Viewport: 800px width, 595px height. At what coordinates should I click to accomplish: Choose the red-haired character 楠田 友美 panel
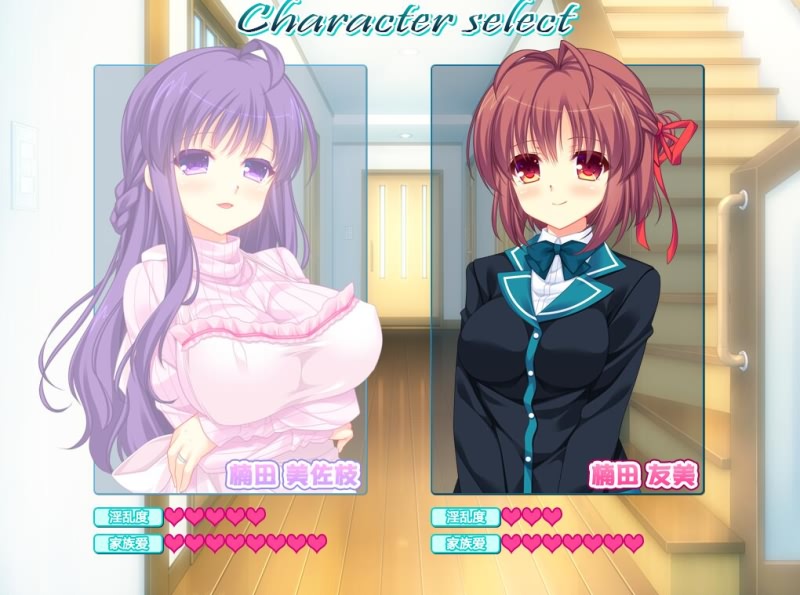(x=567, y=280)
